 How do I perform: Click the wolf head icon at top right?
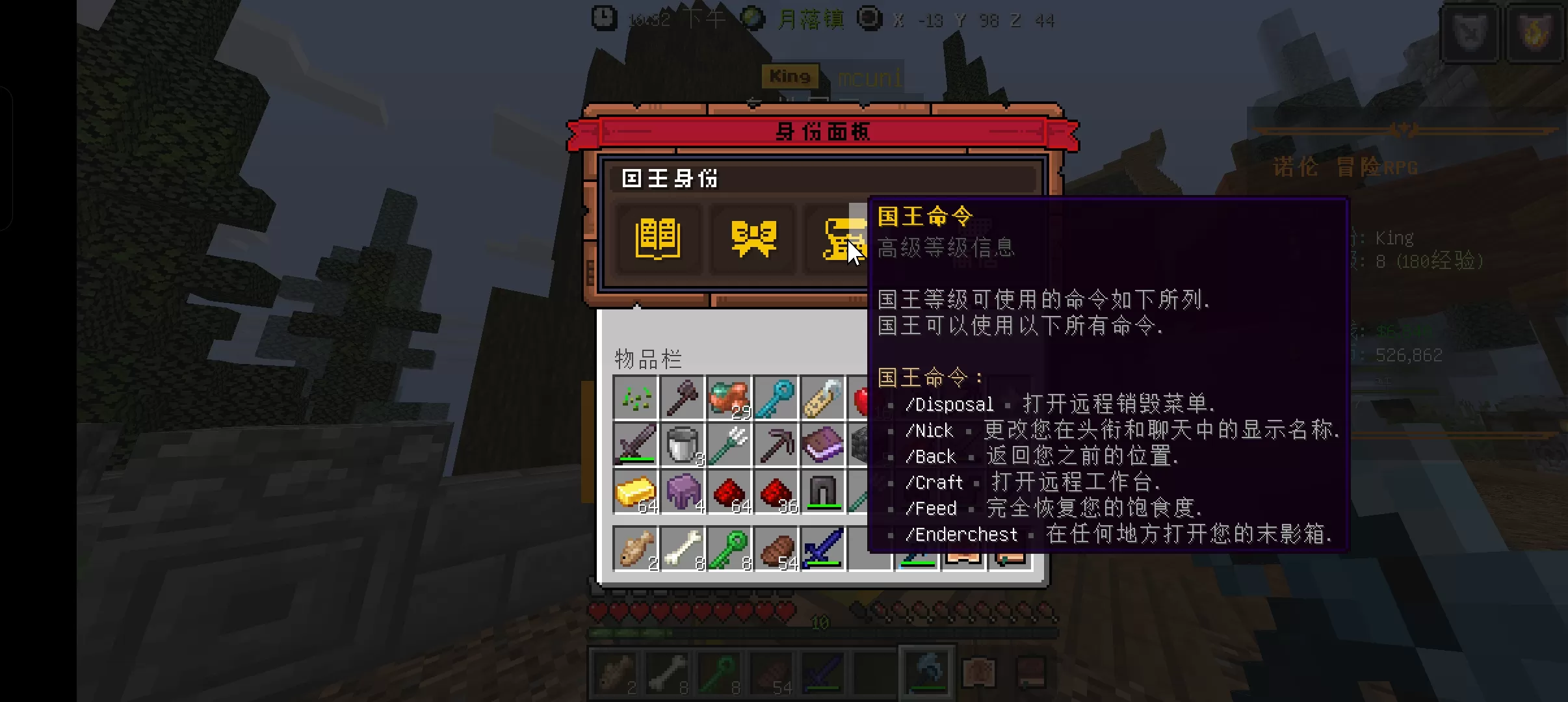[x=1470, y=34]
